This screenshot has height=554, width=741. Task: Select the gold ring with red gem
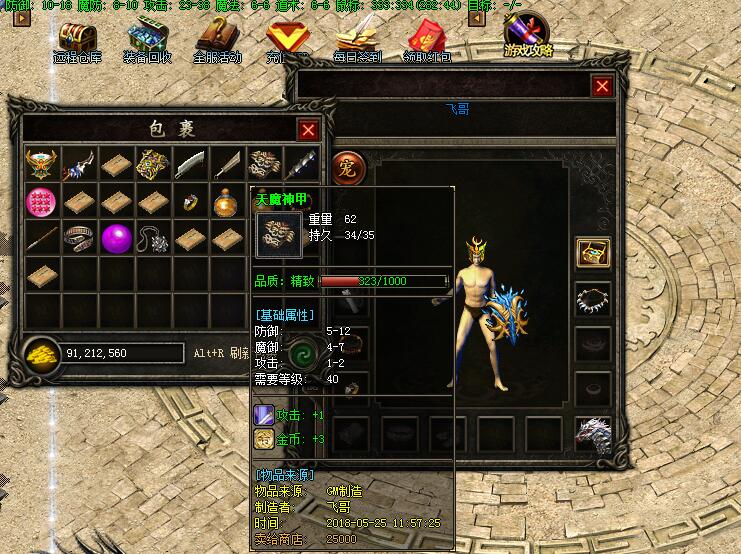click(190, 202)
